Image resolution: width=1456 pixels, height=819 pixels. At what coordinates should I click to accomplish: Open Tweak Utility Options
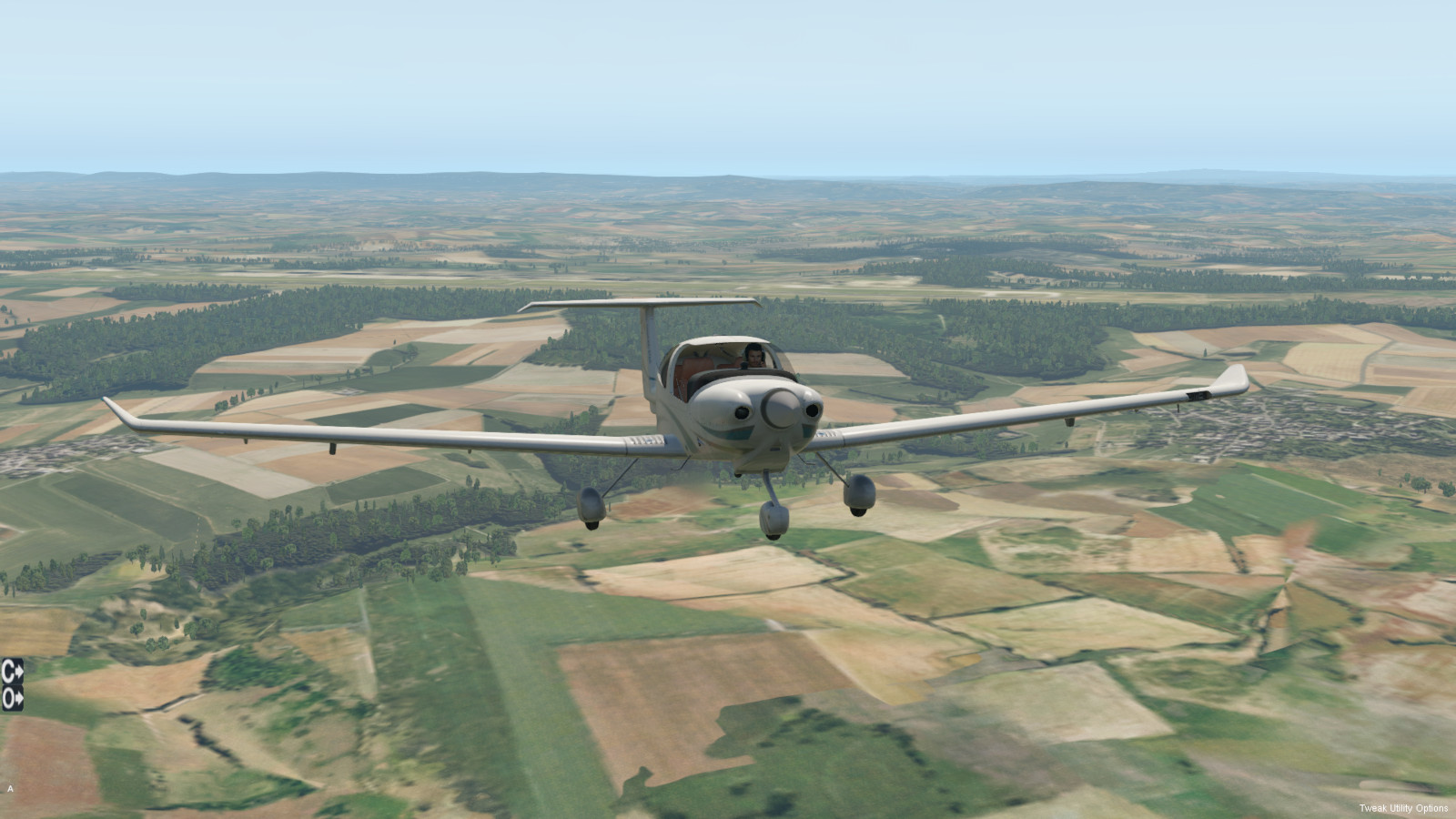[x=1403, y=808]
